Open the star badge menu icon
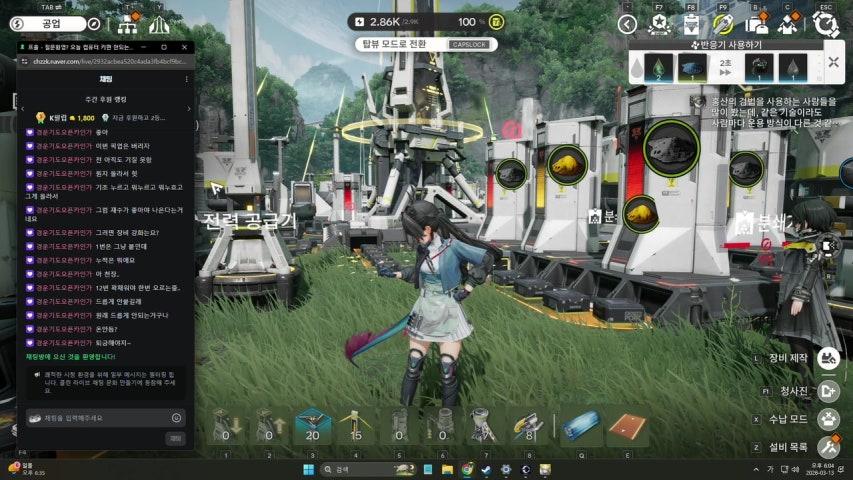 click(x=660, y=25)
